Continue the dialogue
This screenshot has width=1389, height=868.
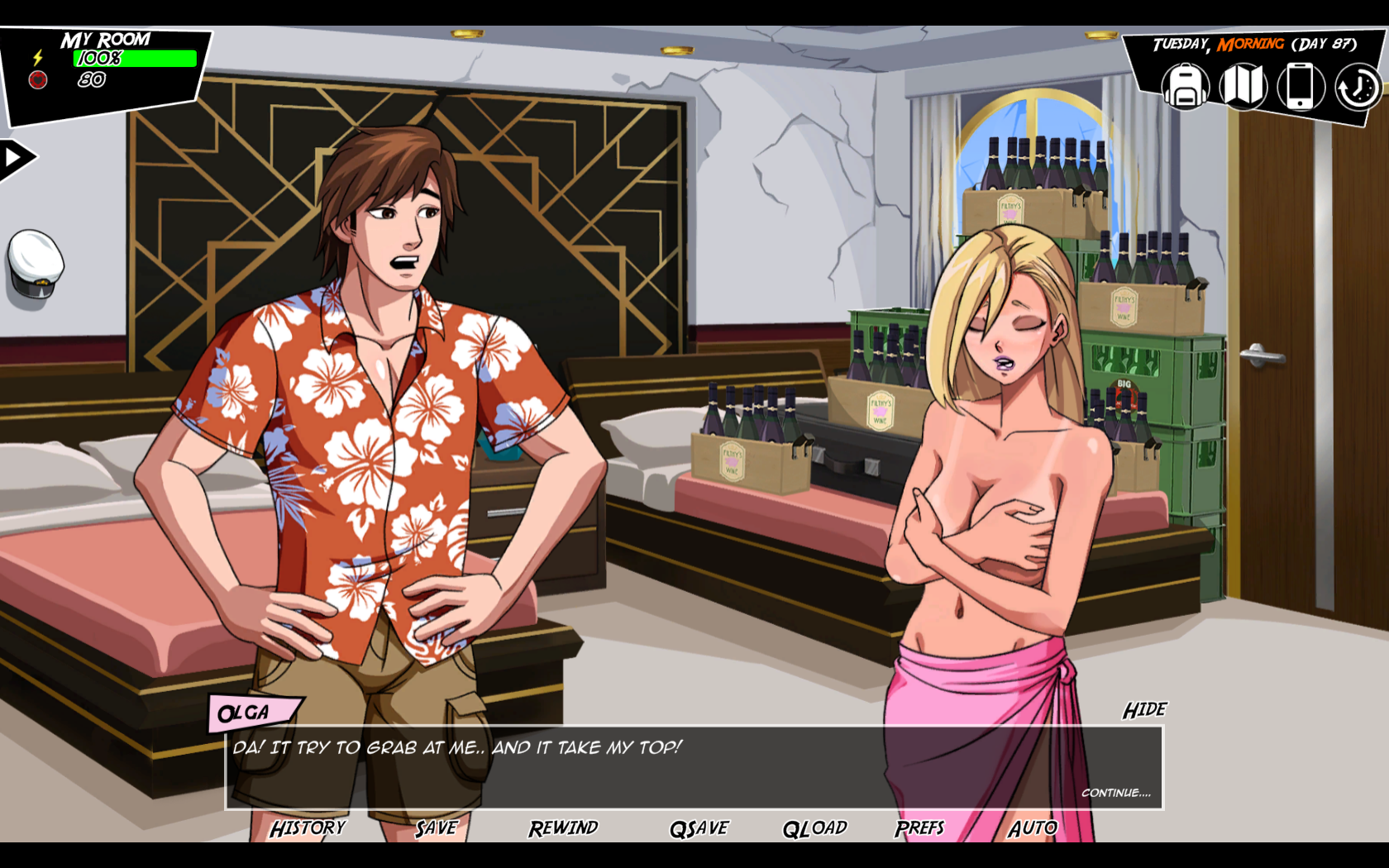click(1115, 793)
